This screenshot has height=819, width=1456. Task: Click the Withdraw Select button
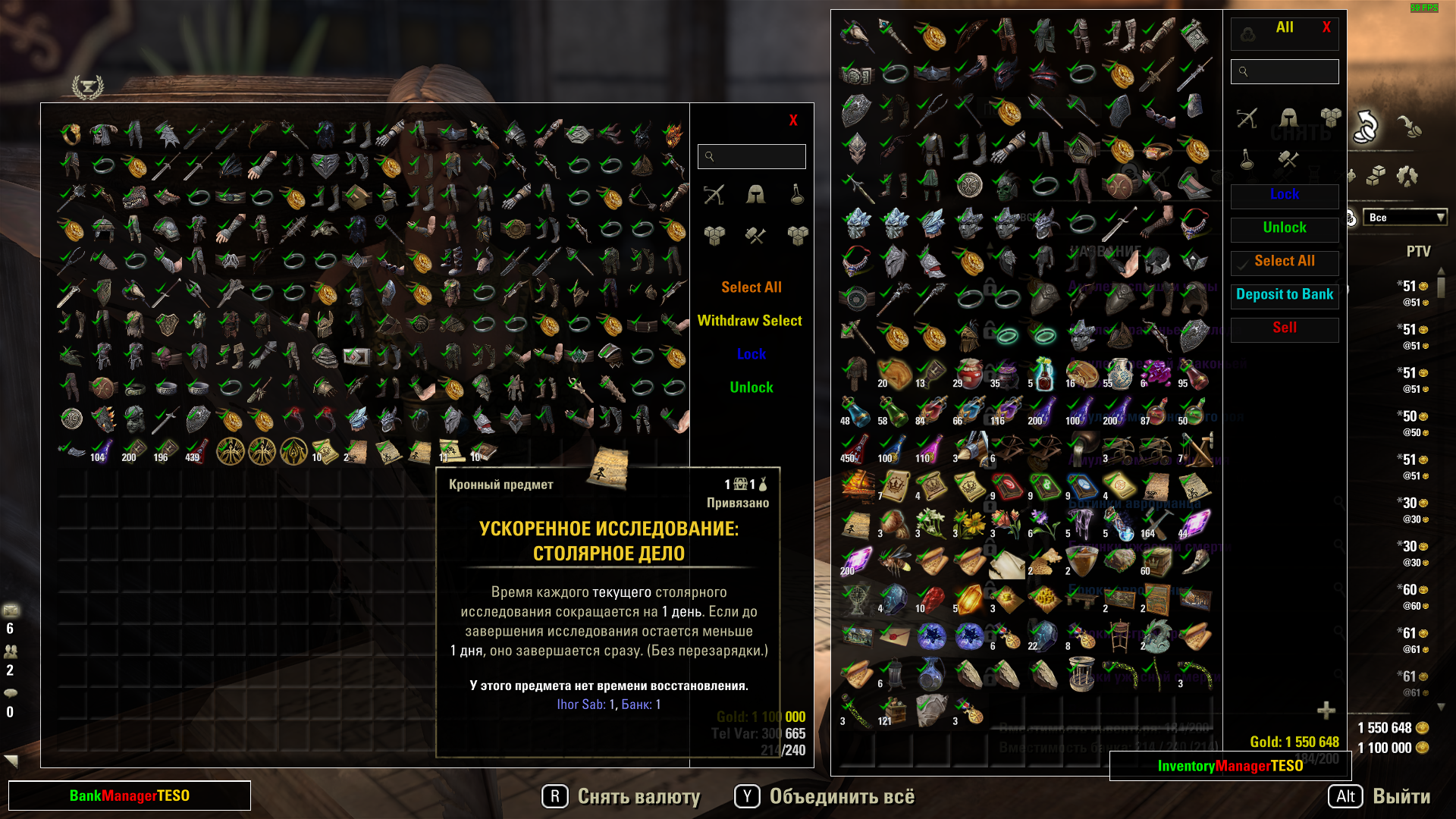click(x=751, y=320)
